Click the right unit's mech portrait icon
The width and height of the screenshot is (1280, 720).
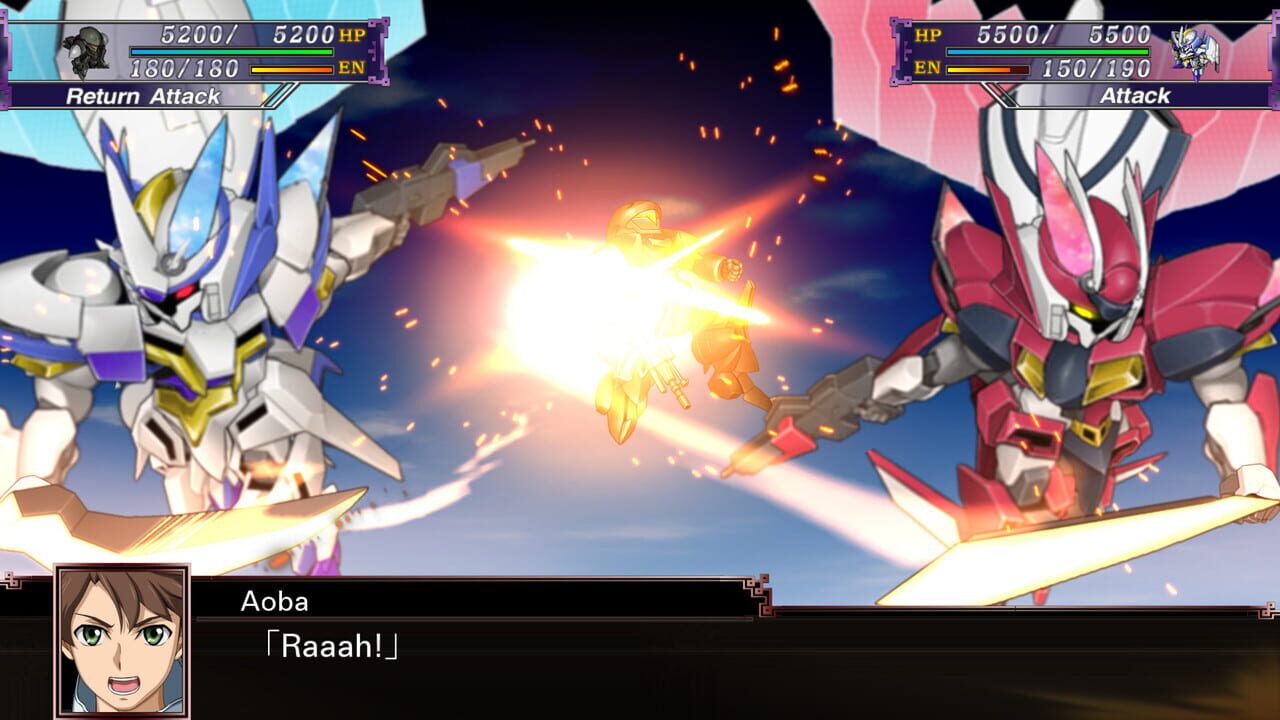pos(1195,48)
